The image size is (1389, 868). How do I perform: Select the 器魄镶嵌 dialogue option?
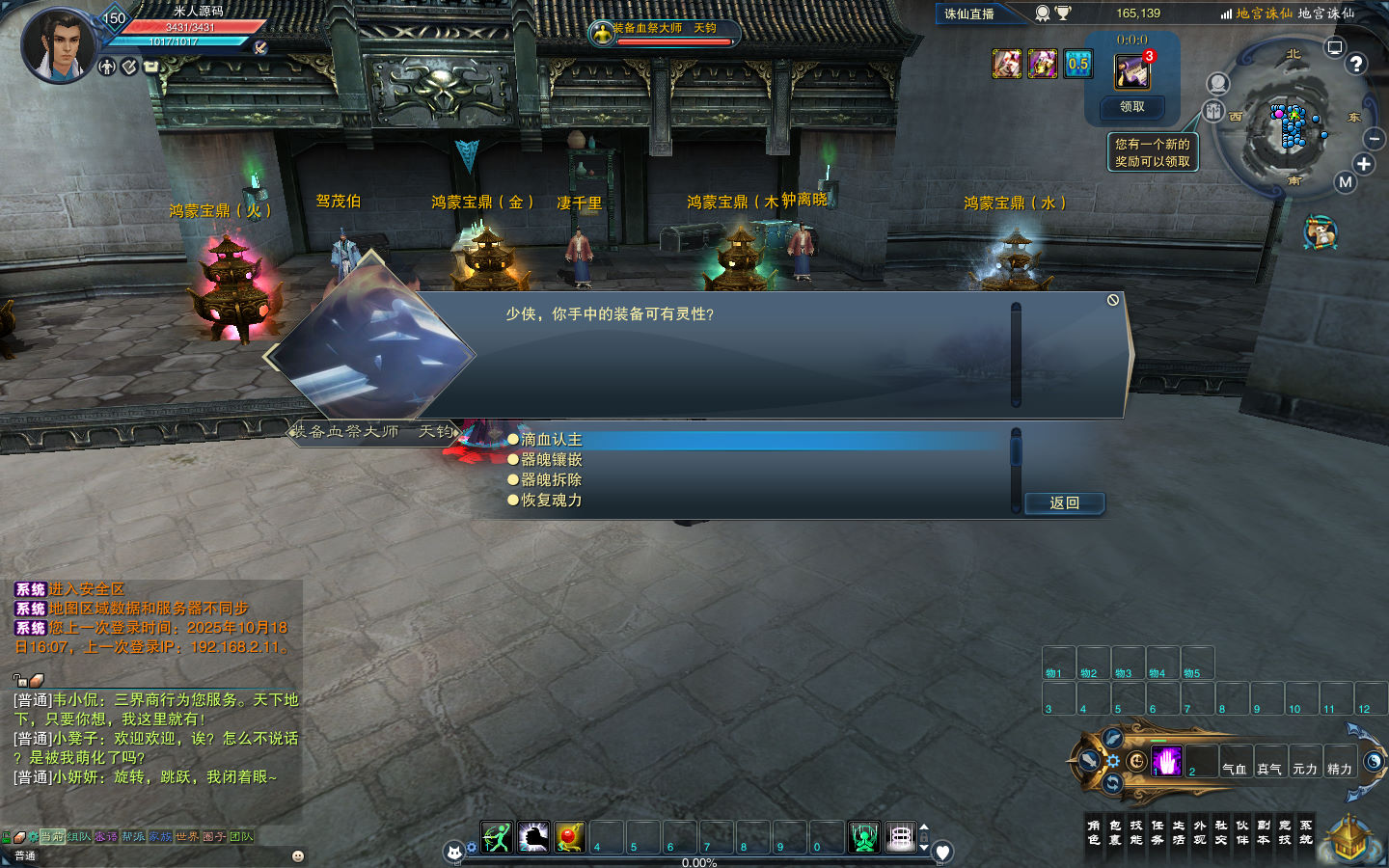click(x=552, y=460)
